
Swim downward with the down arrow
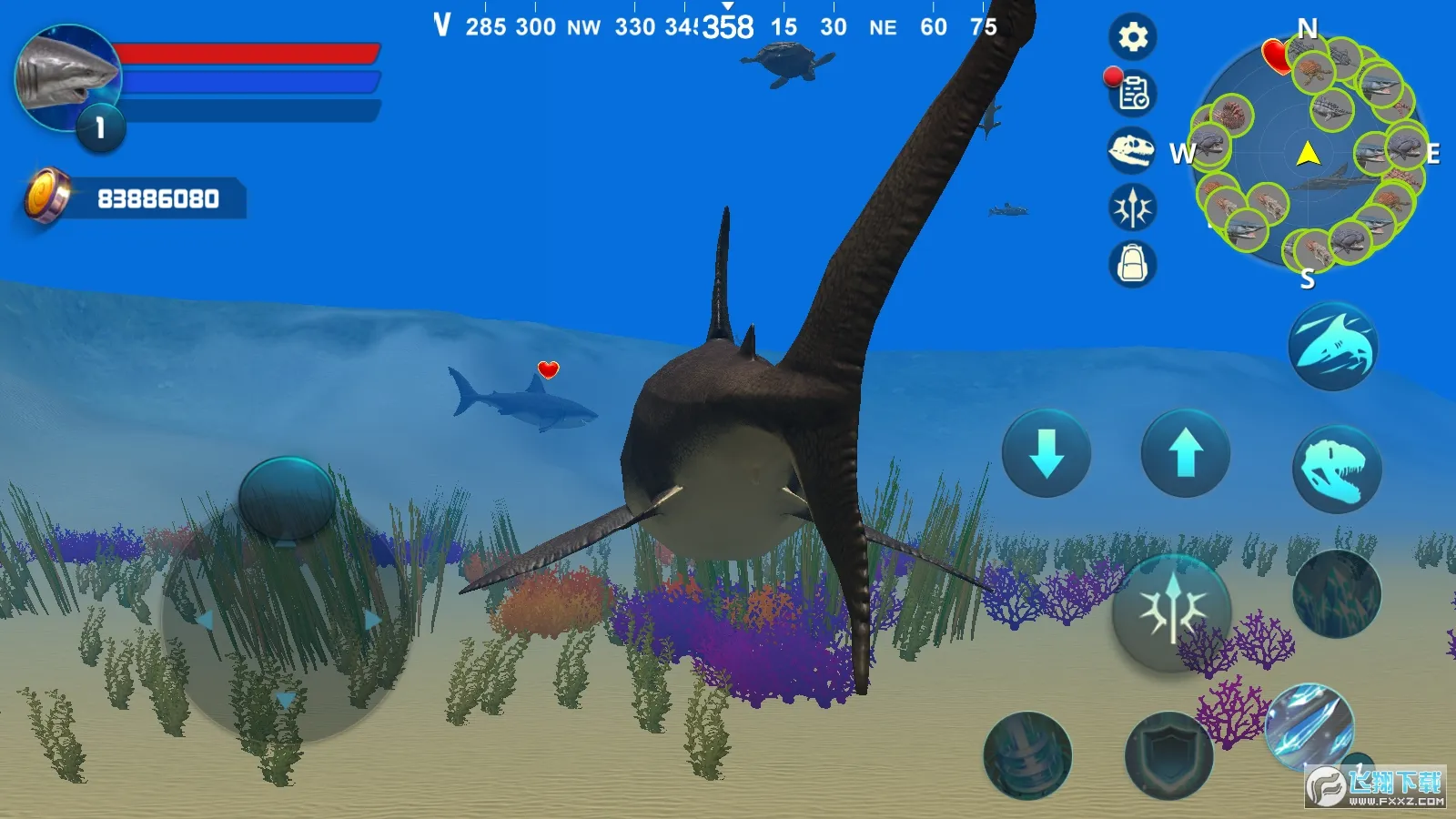1046,453
